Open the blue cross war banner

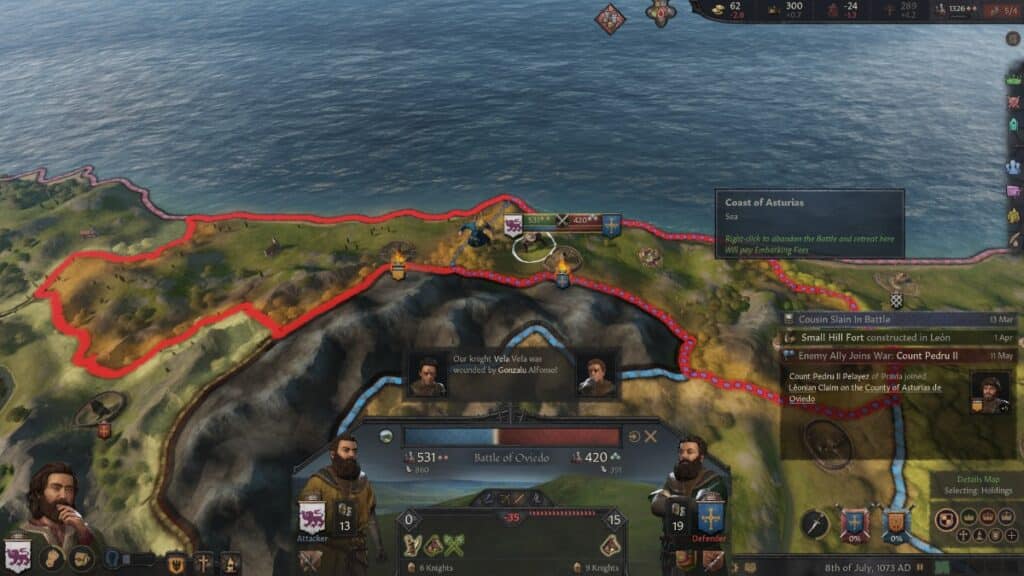[x=854, y=523]
